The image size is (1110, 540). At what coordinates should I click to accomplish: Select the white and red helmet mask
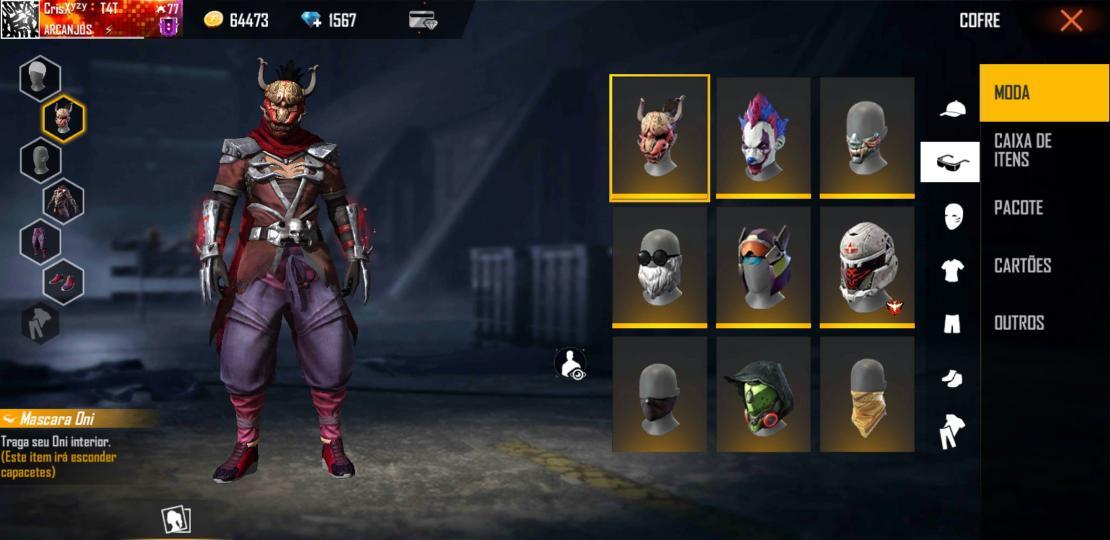[867, 265]
